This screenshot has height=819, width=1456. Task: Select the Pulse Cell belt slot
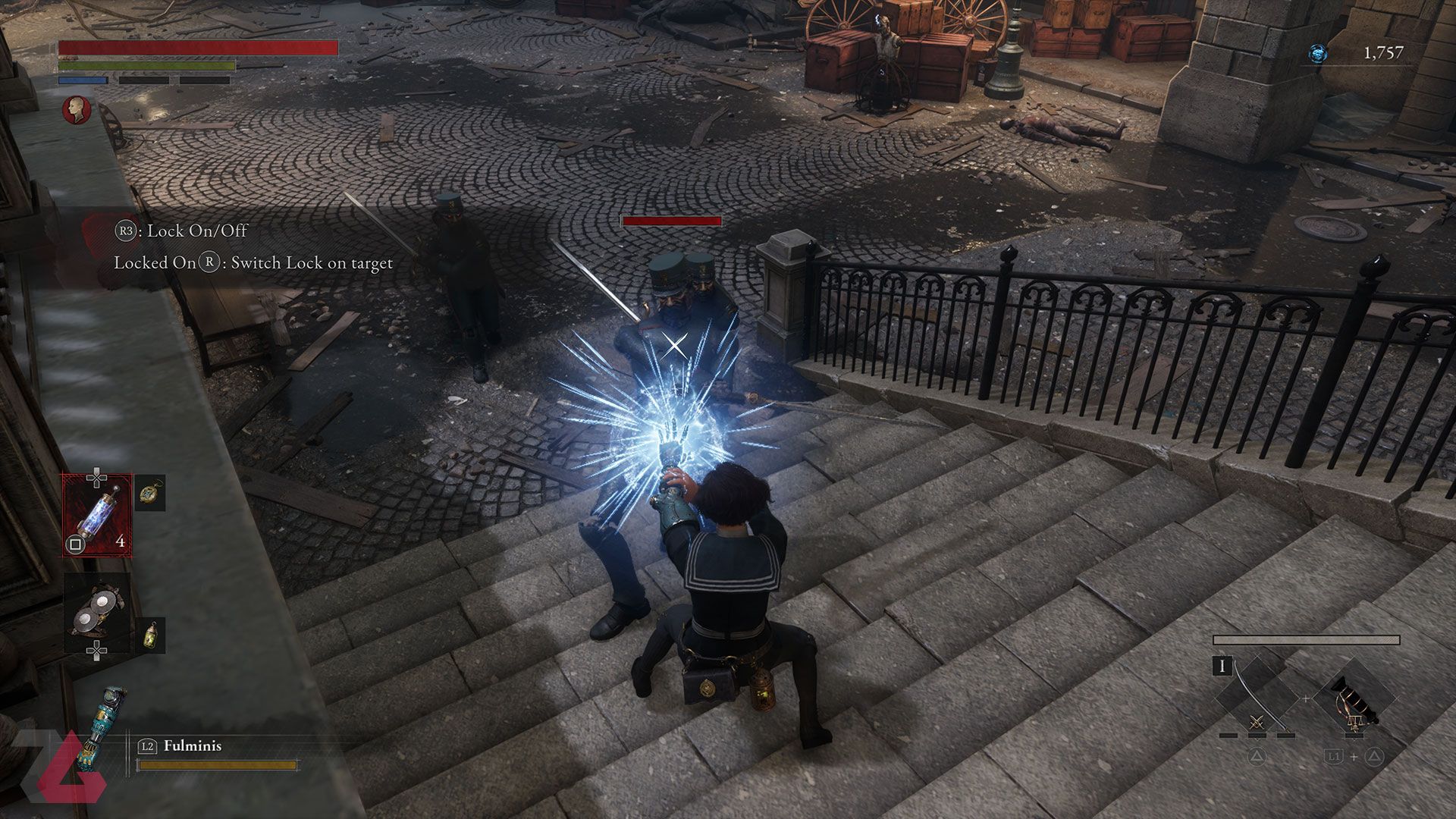(x=97, y=515)
